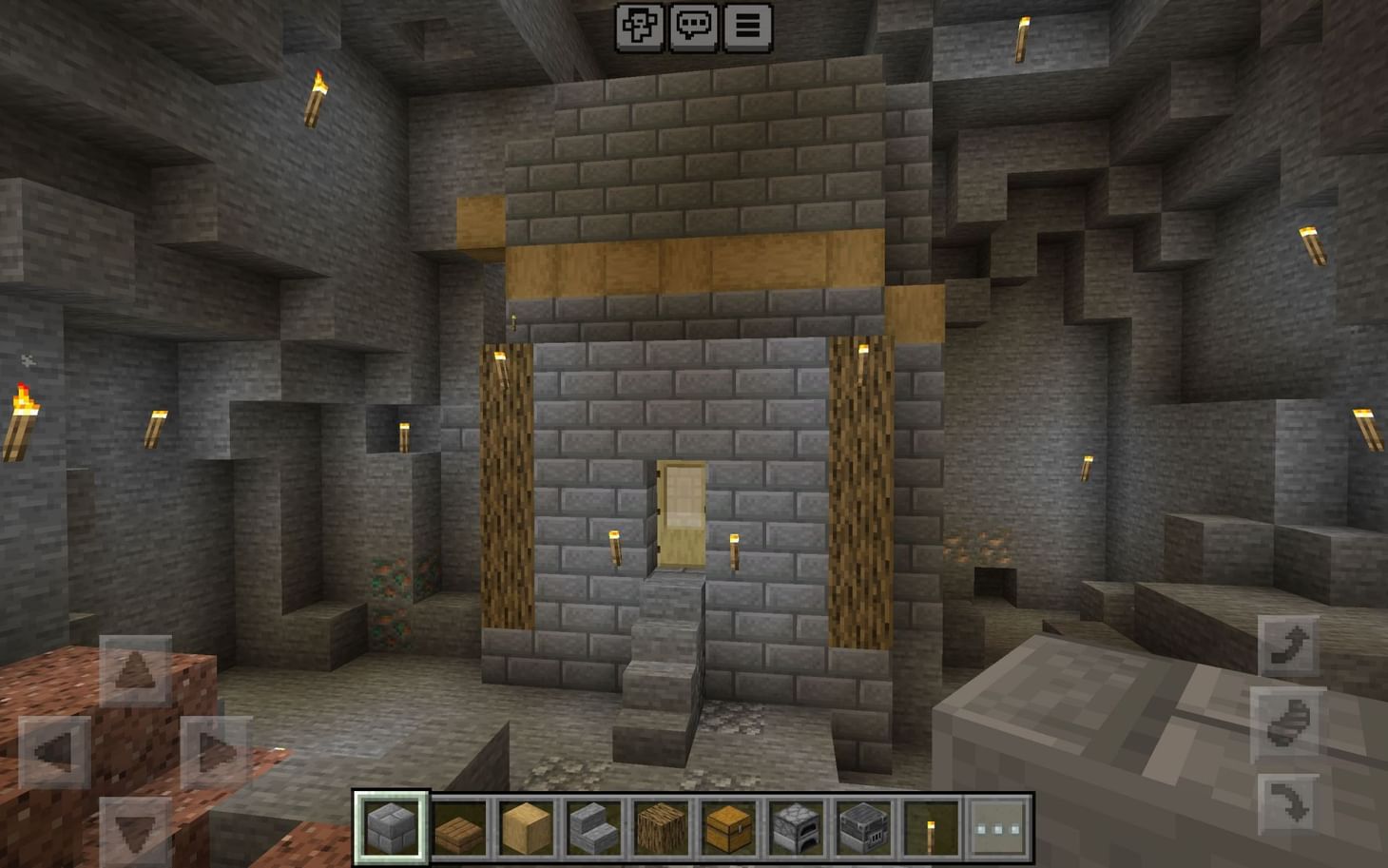Select the stone bricks hotbar slot
This screenshot has height=868, width=1388.
(391, 827)
